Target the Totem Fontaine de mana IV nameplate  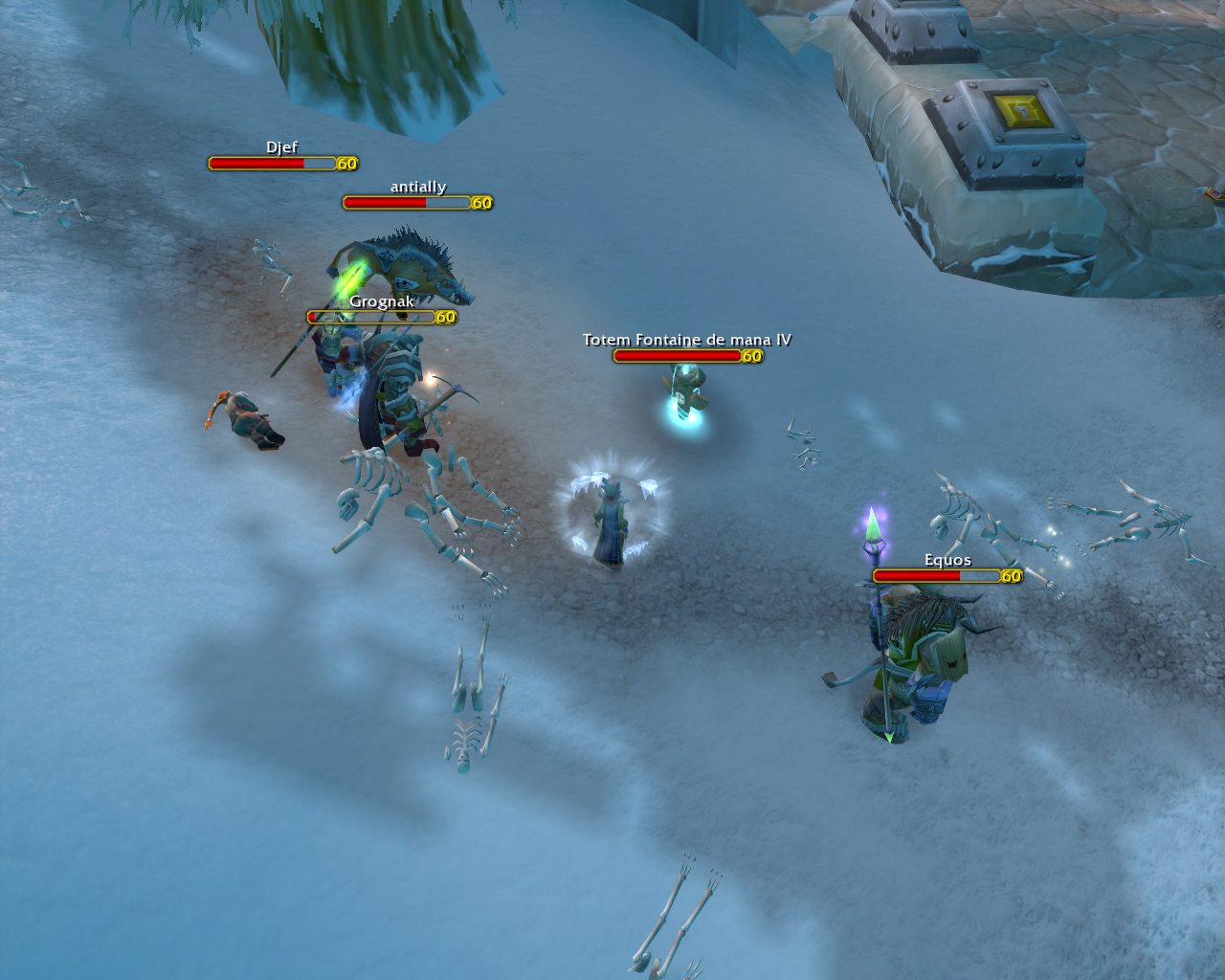(x=678, y=356)
